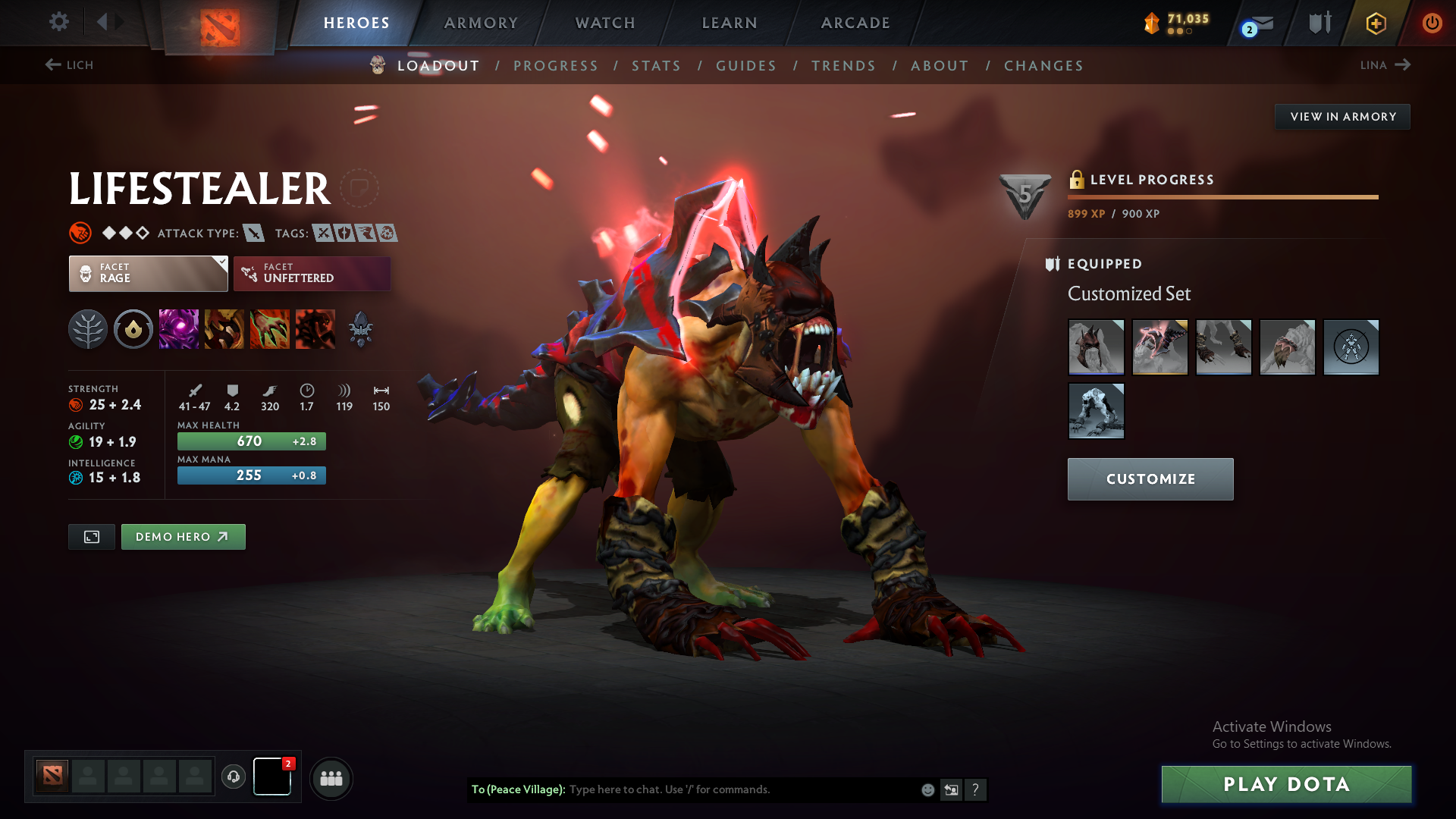This screenshot has height=819, width=1456.
Task: Inspect the Infest ability icon
Action: coord(315,328)
